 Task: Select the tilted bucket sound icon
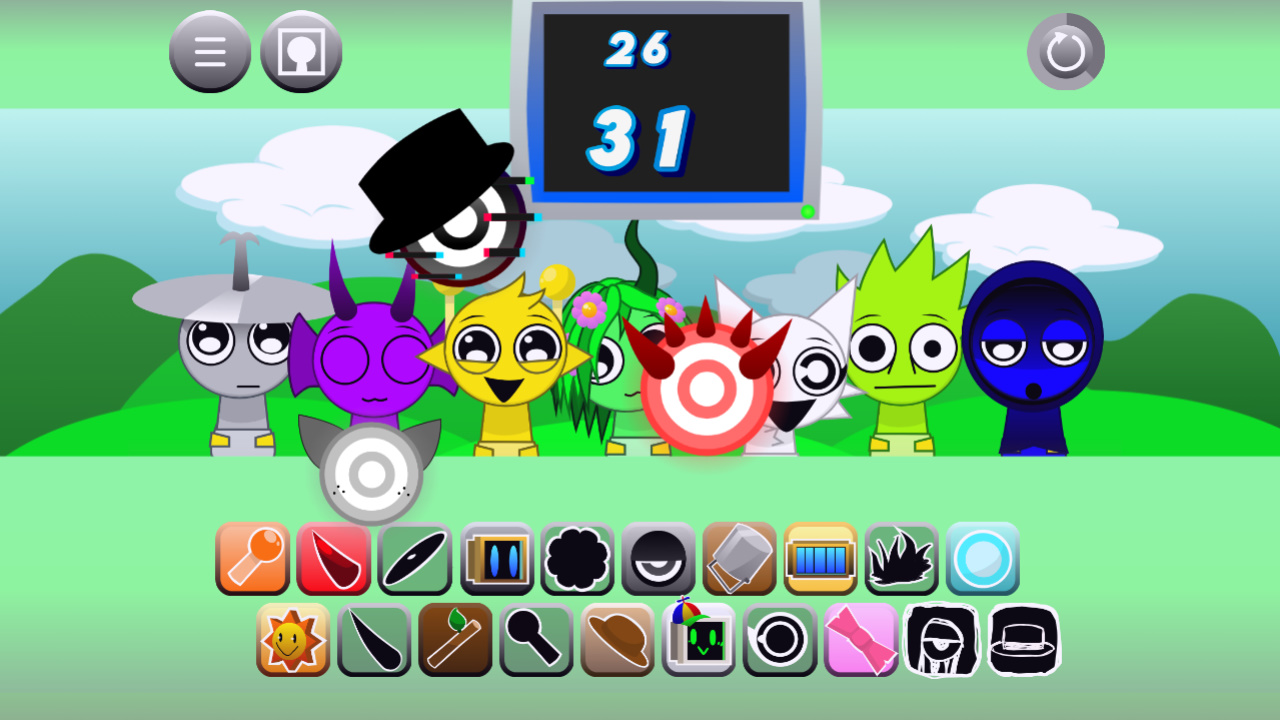pyautogui.click(x=740, y=558)
